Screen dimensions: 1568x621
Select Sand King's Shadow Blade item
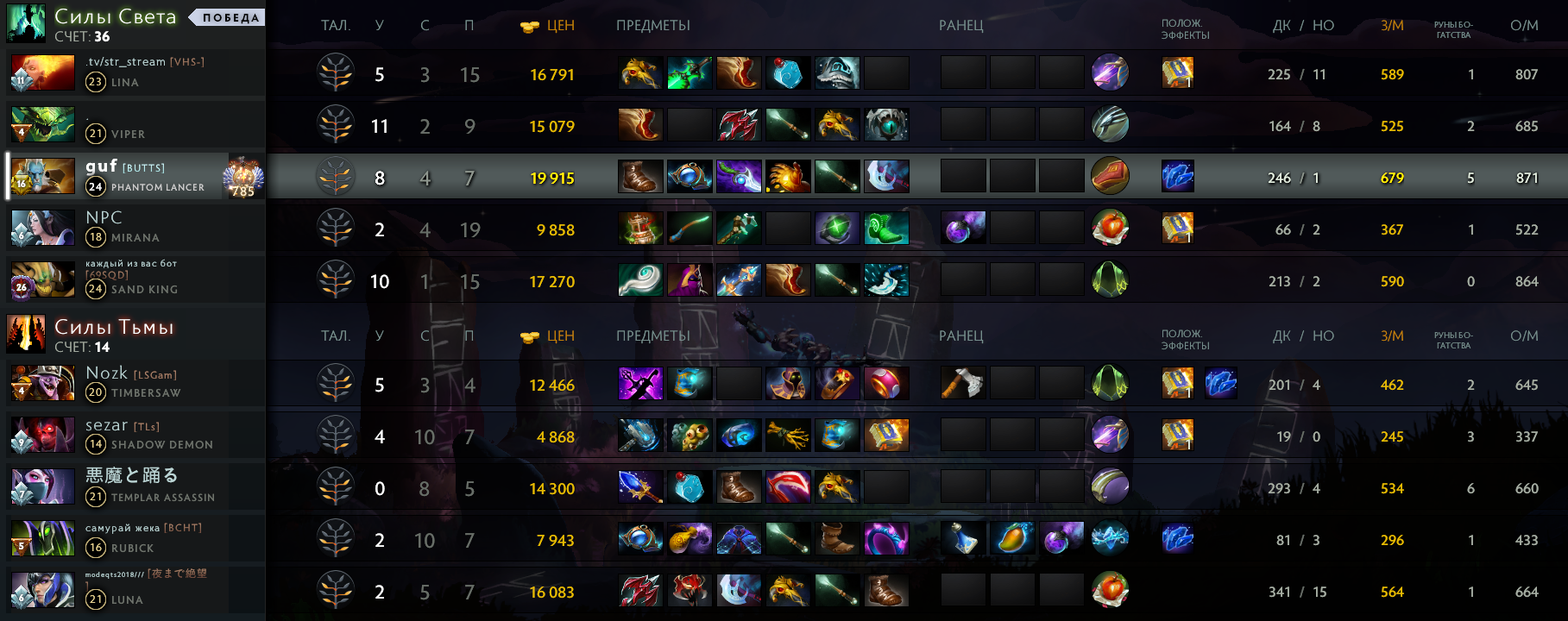click(690, 280)
